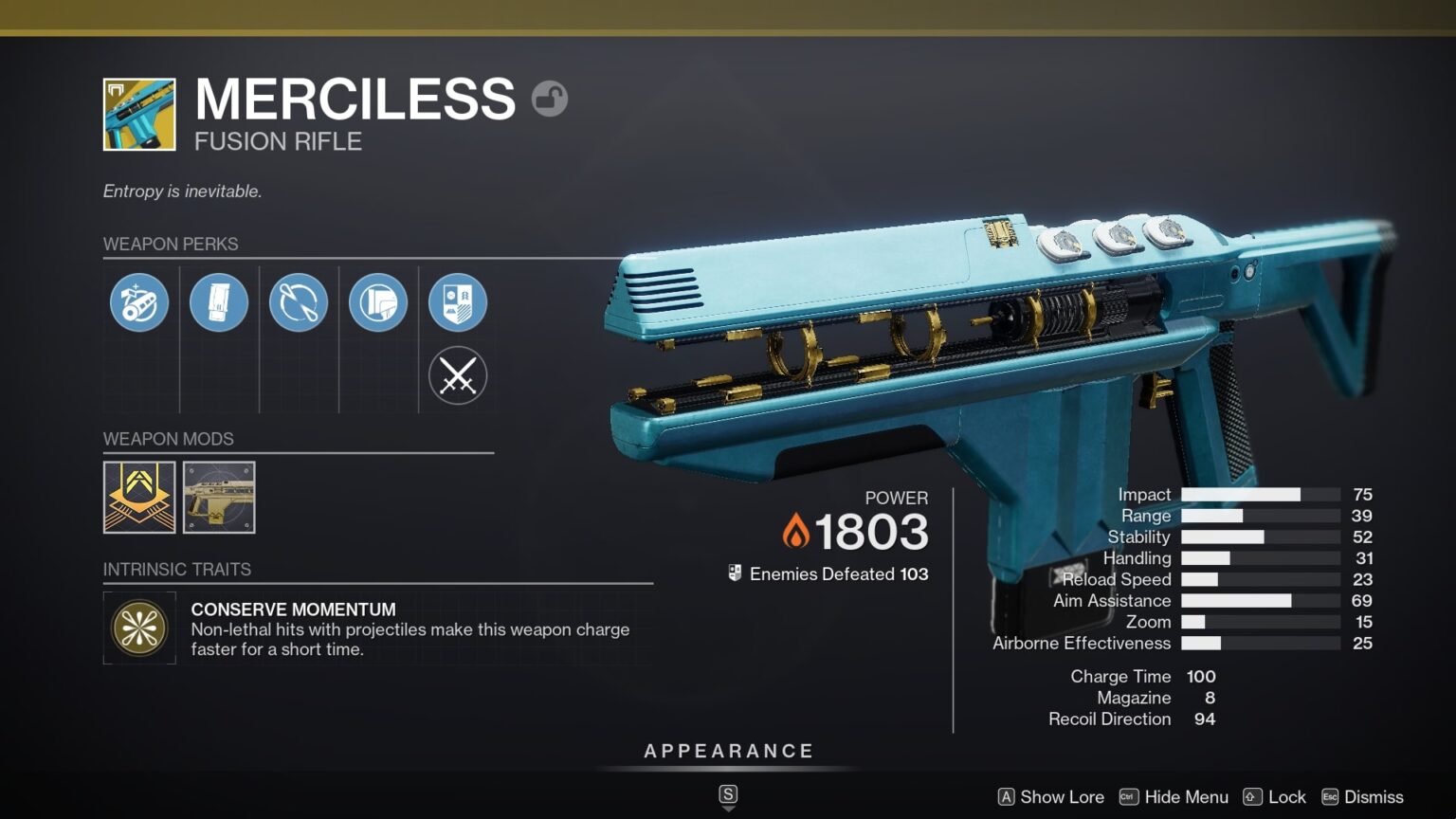Open the Conserve Momentum intrinsic trait icon
The height and width of the screenshot is (819, 1456).
coord(138,628)
